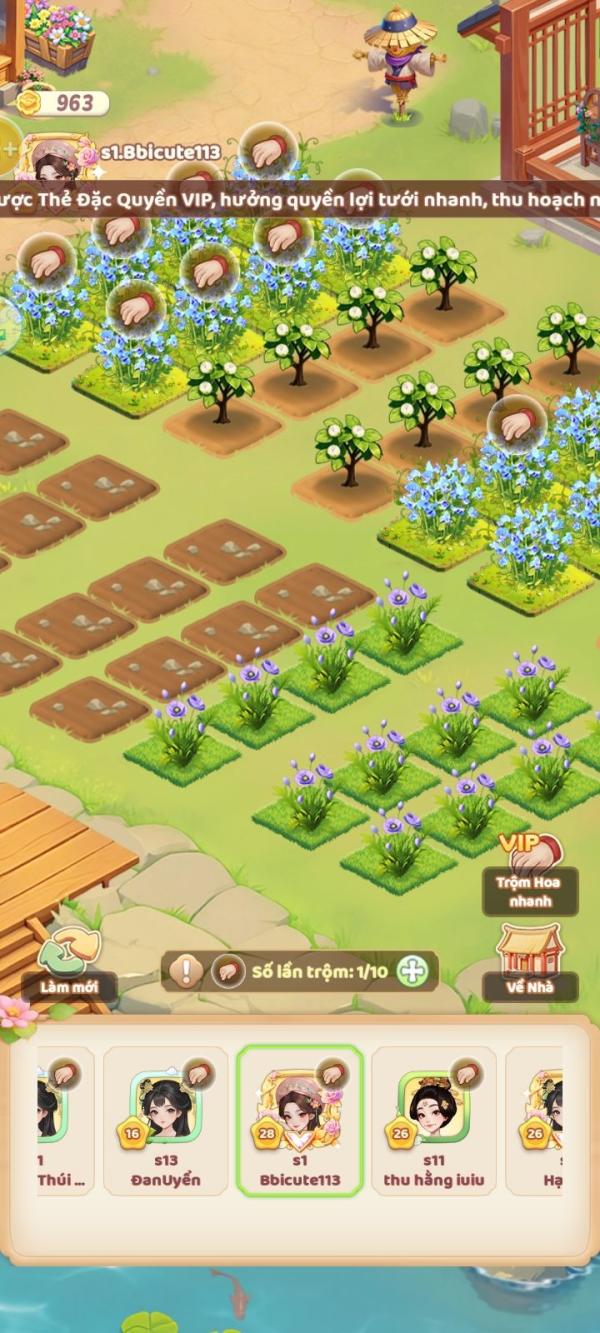Screen dimensions: 600x1333
Task: Click the Làm mới refresh button
Action: pos(70,963)
